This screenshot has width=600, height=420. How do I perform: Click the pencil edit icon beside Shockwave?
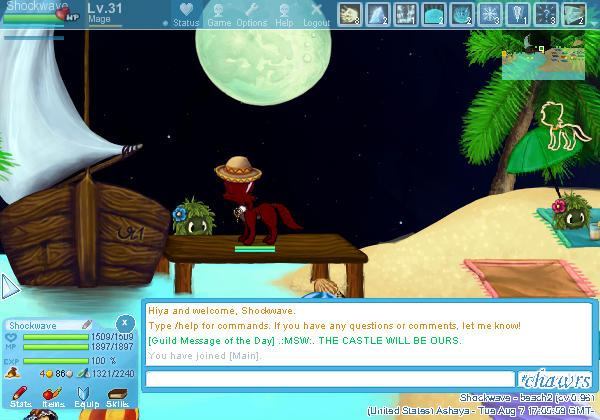(x=87, y=325)
